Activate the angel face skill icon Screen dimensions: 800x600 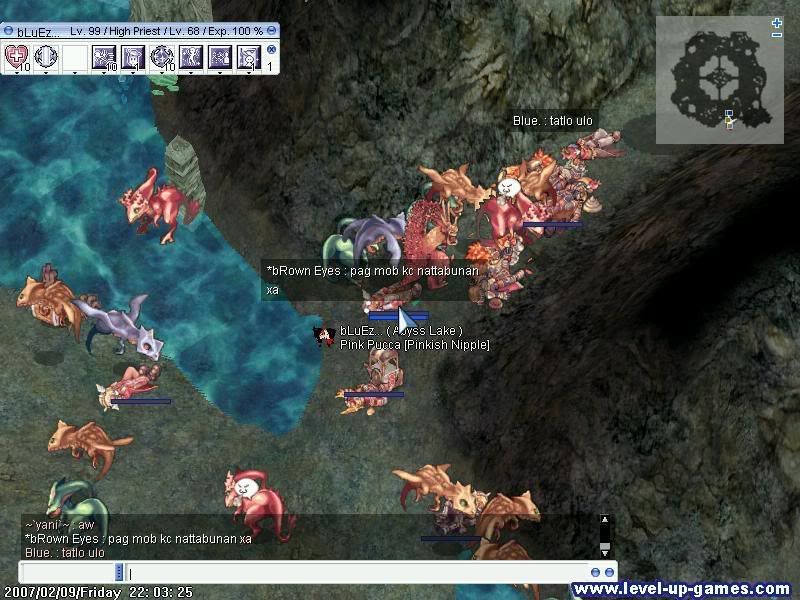133,56
